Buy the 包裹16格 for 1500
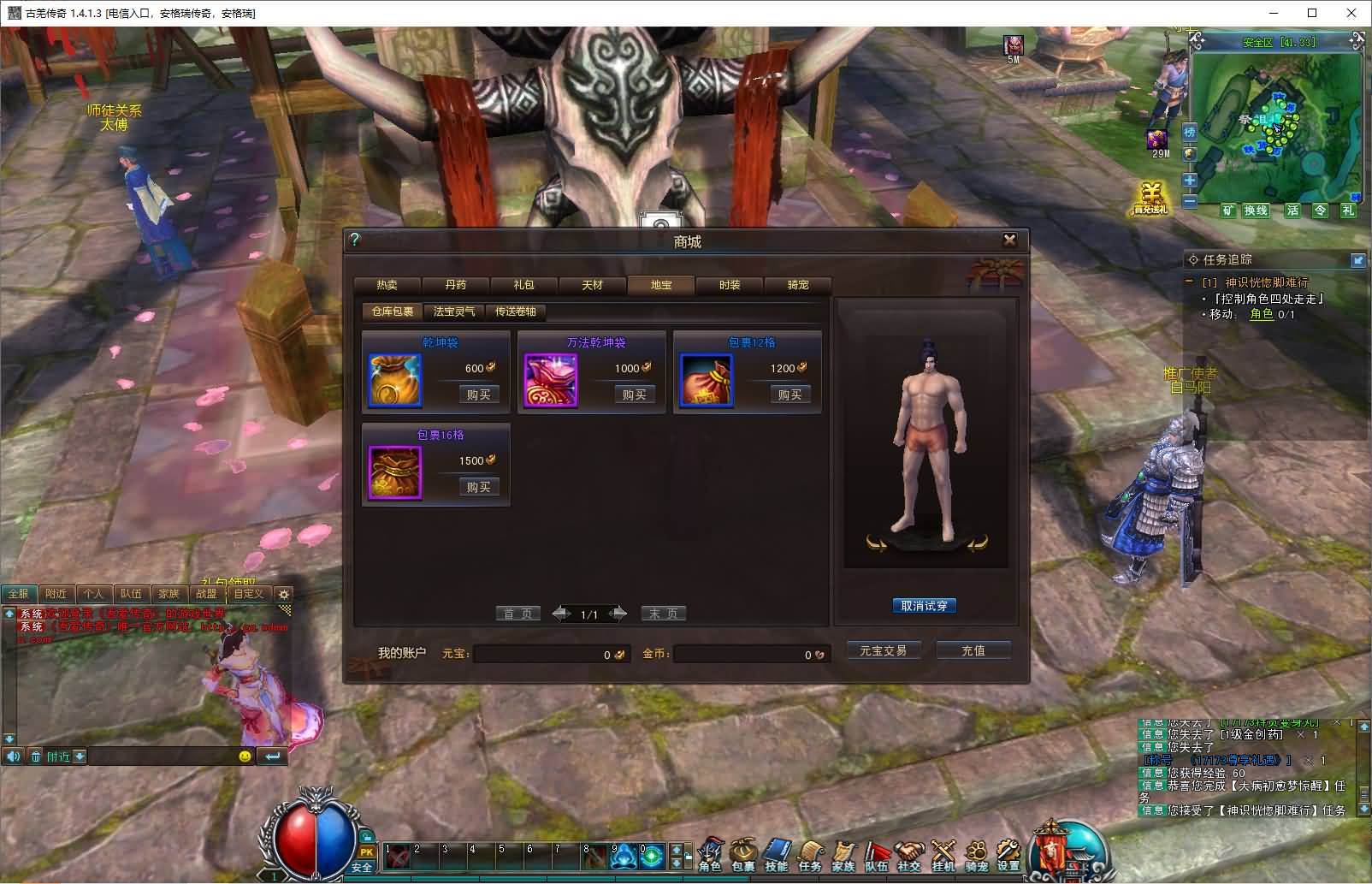 click(478, 487)
